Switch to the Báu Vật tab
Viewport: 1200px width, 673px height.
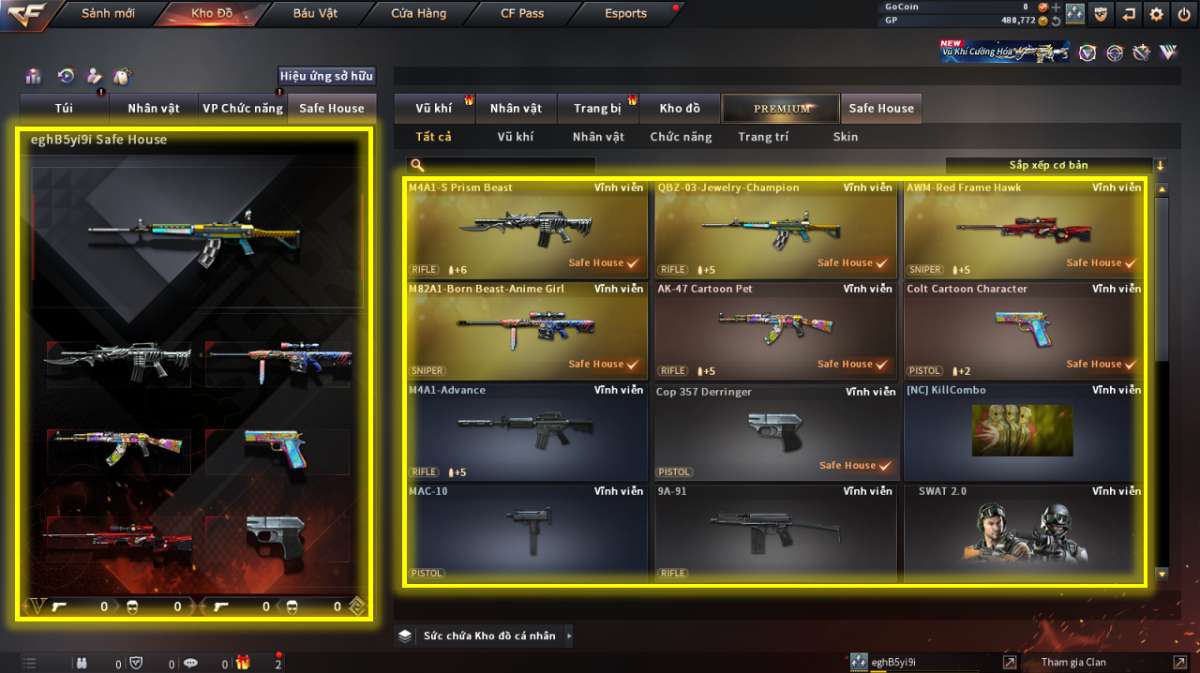tap(315, 14)
